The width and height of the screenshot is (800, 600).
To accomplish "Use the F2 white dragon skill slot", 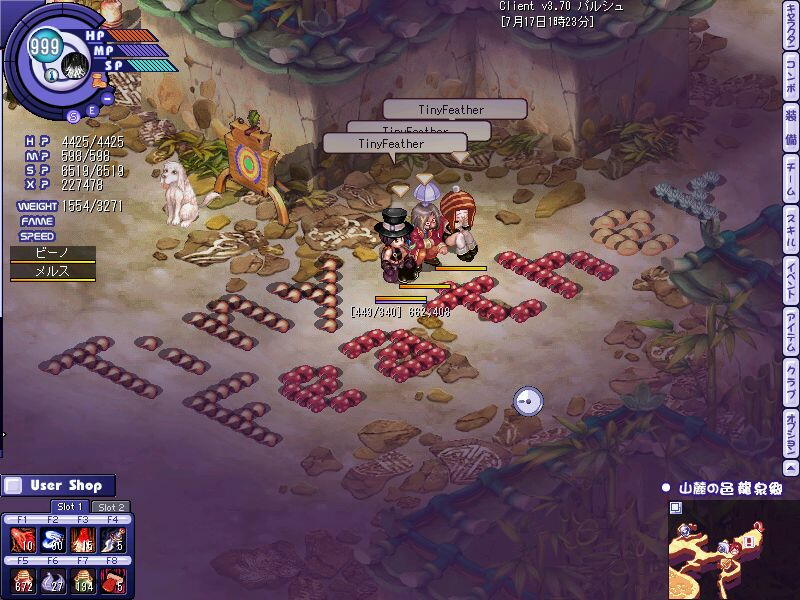I will (53, 541).
